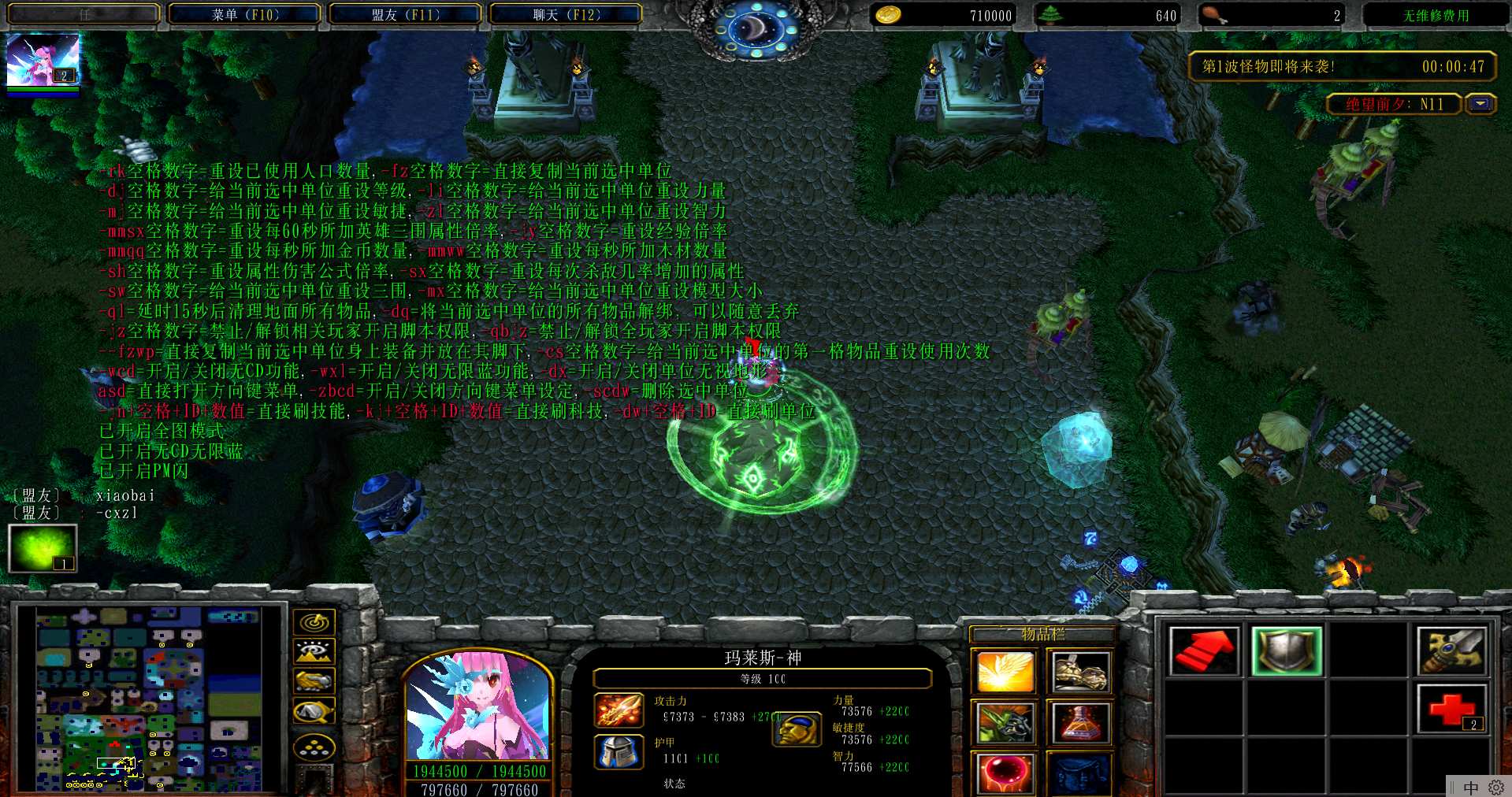
Task: Select the hero icon in the top-left corner
Action: click(43, 61)
